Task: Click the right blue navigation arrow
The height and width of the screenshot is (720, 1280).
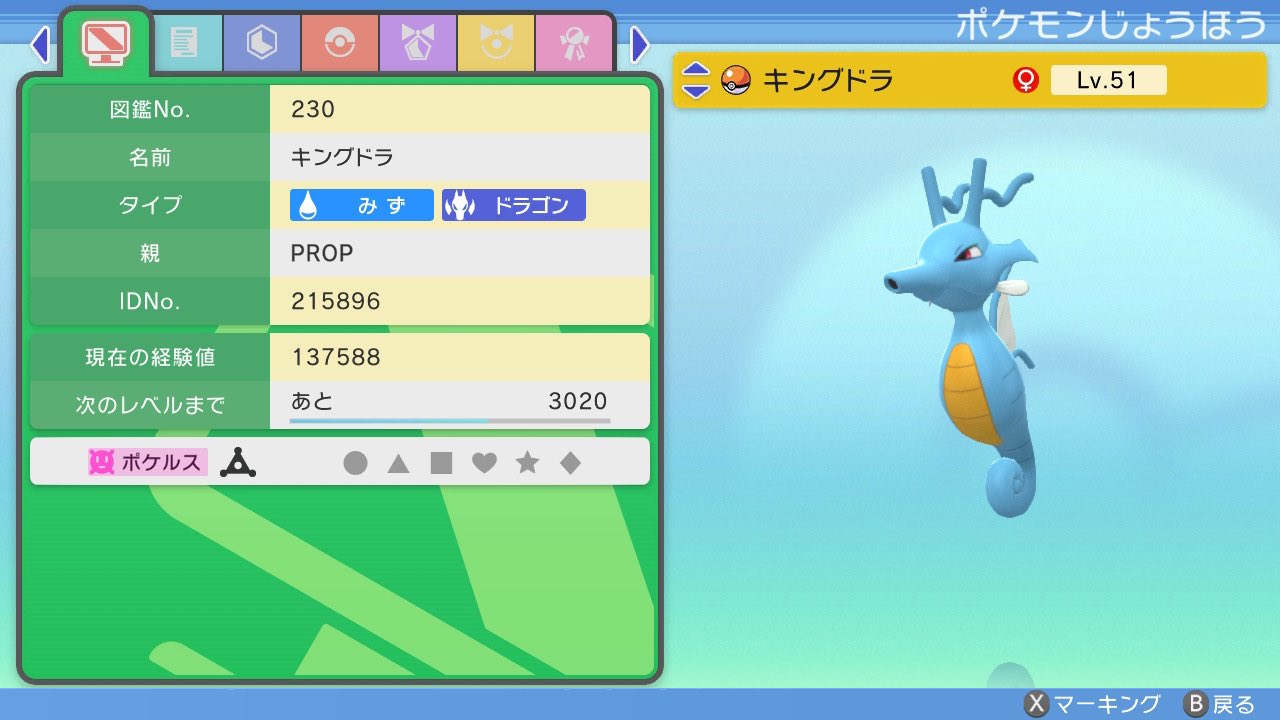Action: tap(639, 44)
